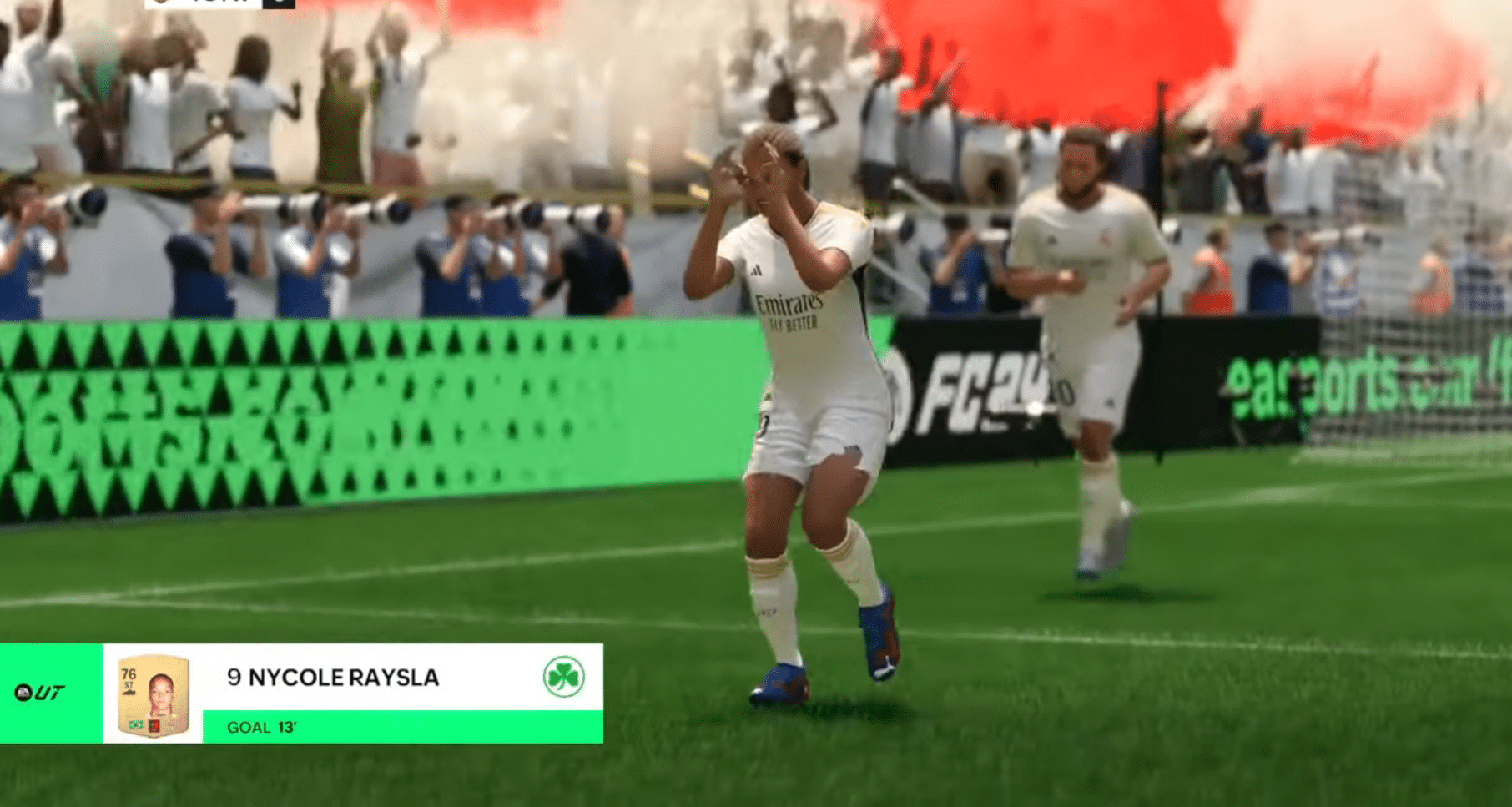Click the Portugal club badge on the card
Screen dimensions: 1512x807
154,725
